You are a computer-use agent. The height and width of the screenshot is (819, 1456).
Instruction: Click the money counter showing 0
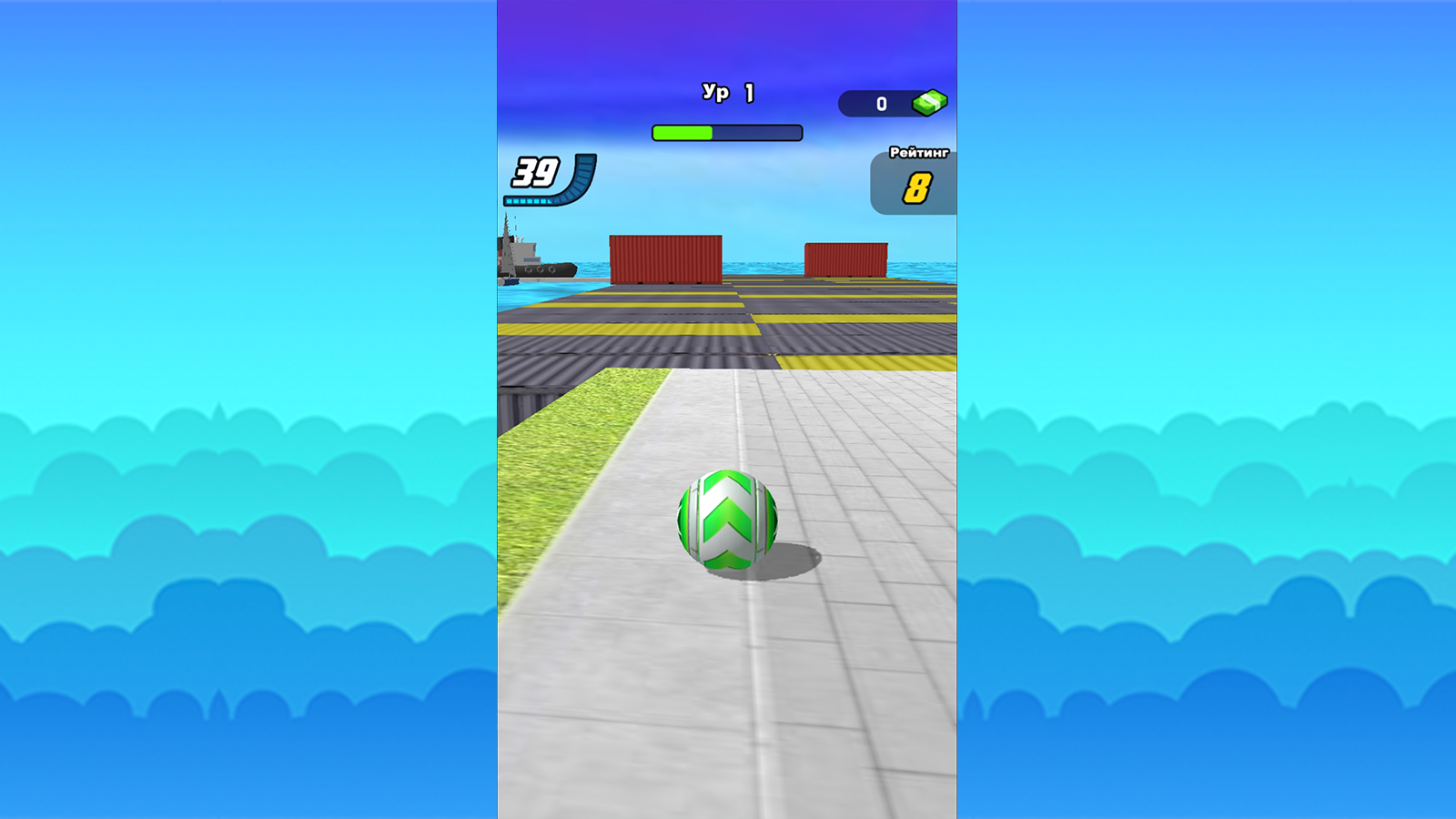tap(880, 103)
